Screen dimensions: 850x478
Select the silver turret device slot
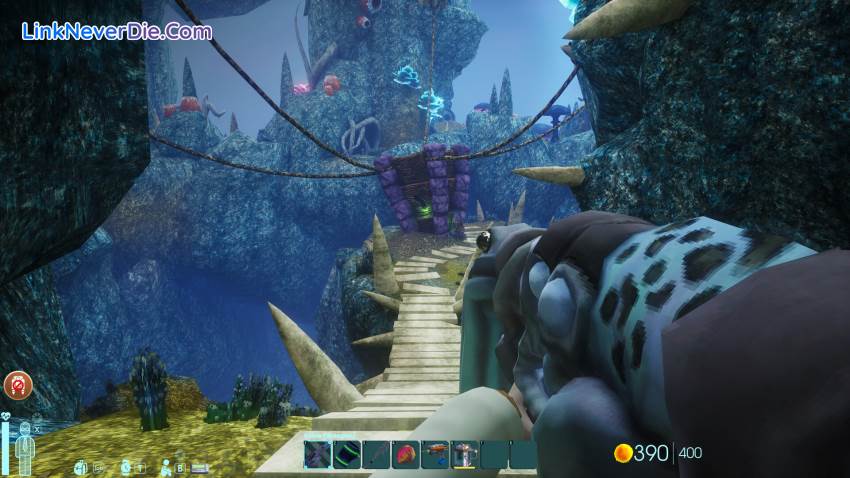[464, 454]
